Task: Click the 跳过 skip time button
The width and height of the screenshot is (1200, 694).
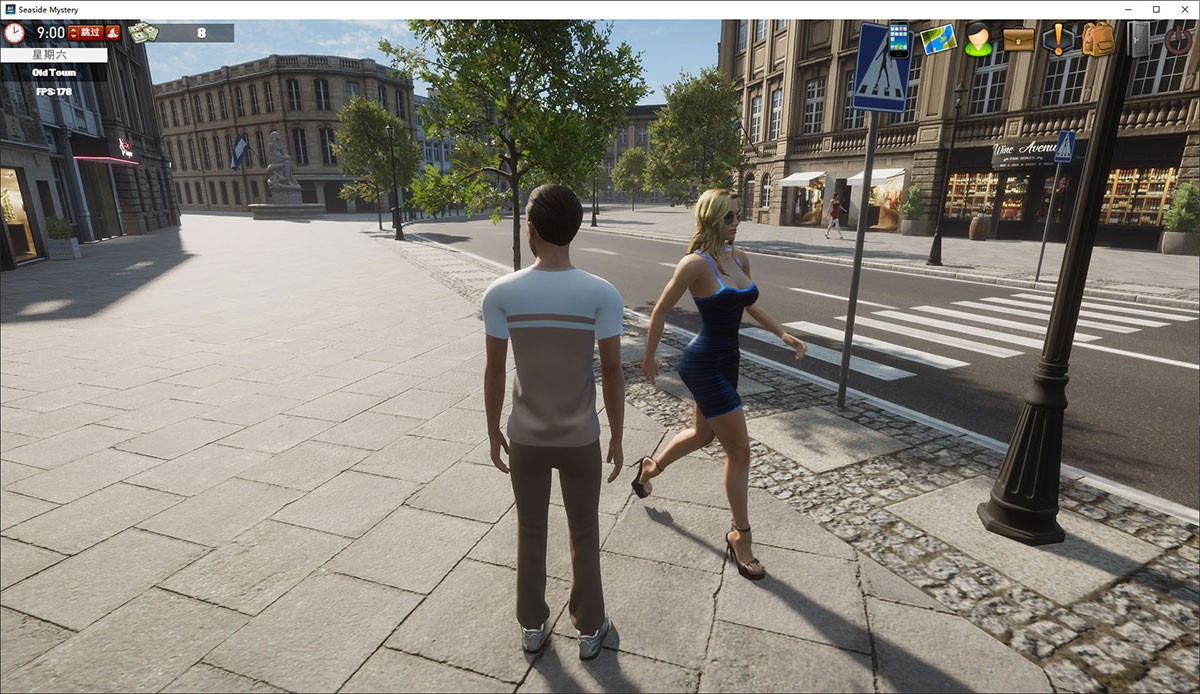Action: (85, 33)
